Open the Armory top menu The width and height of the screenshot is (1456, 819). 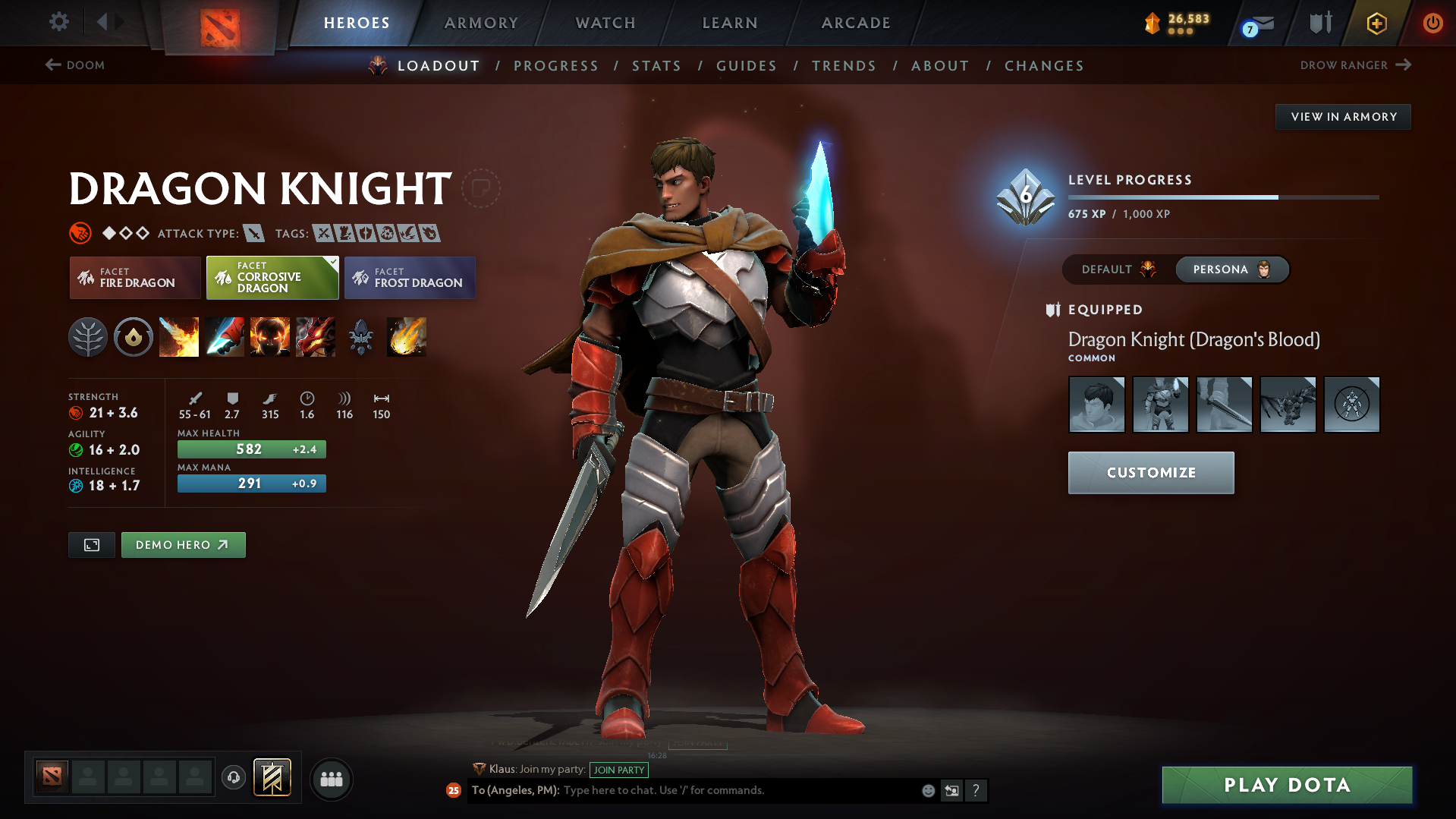pos(481,23)
